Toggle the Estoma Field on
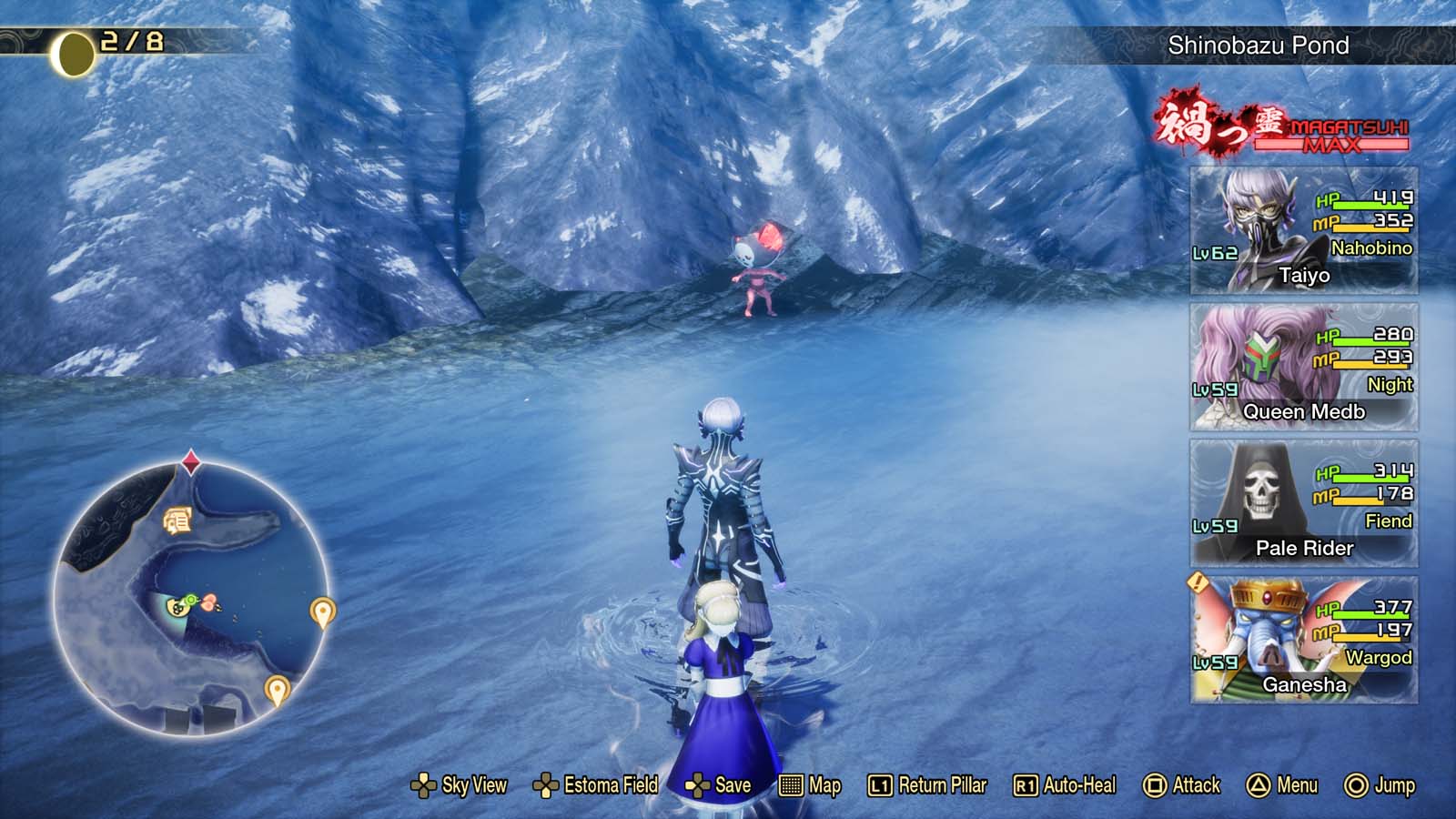This screenshot has width=1456, height=819. point(547,784)
